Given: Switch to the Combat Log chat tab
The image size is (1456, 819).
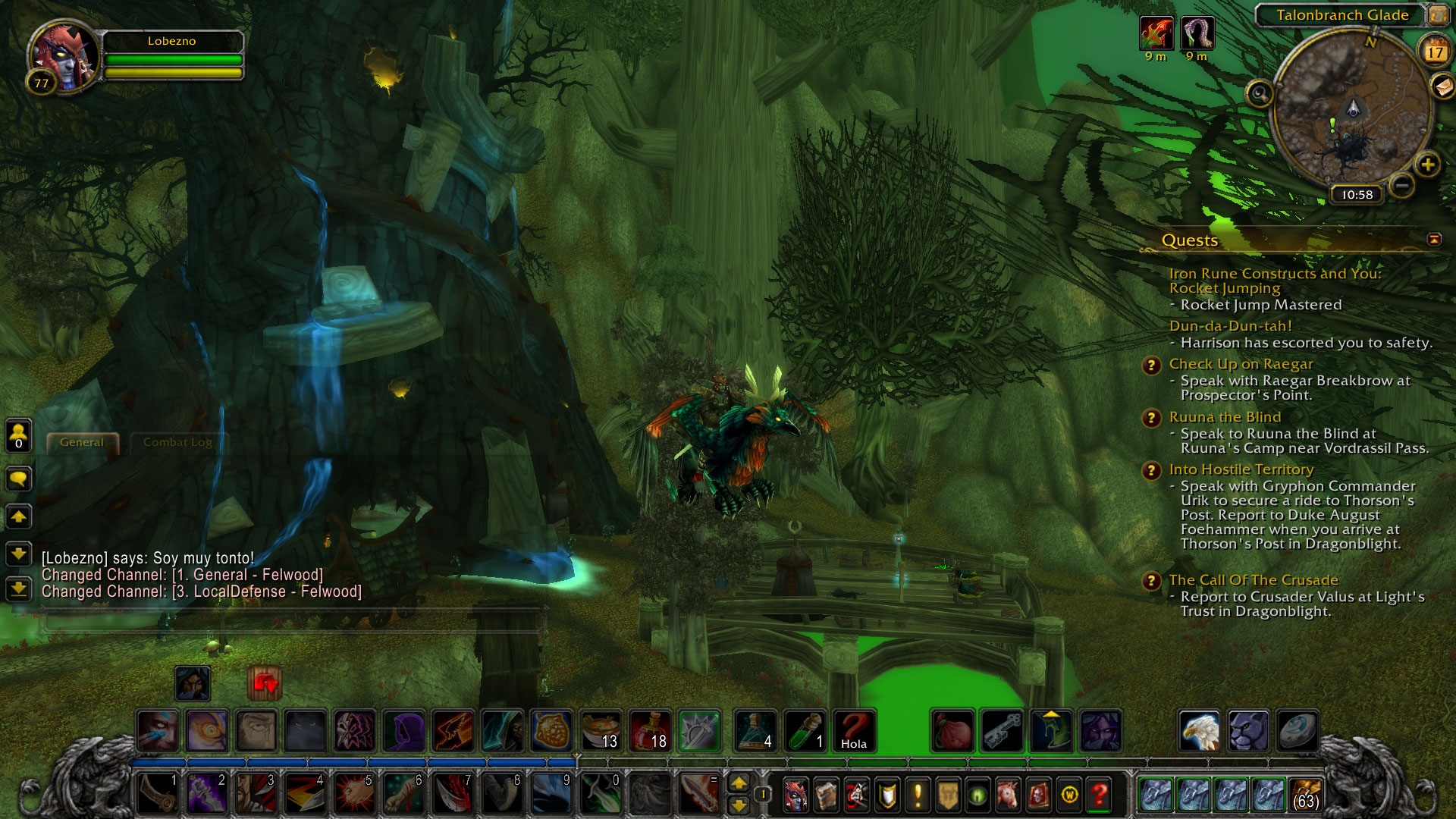Looking at the screenshot, I should [x=177, y=442].
